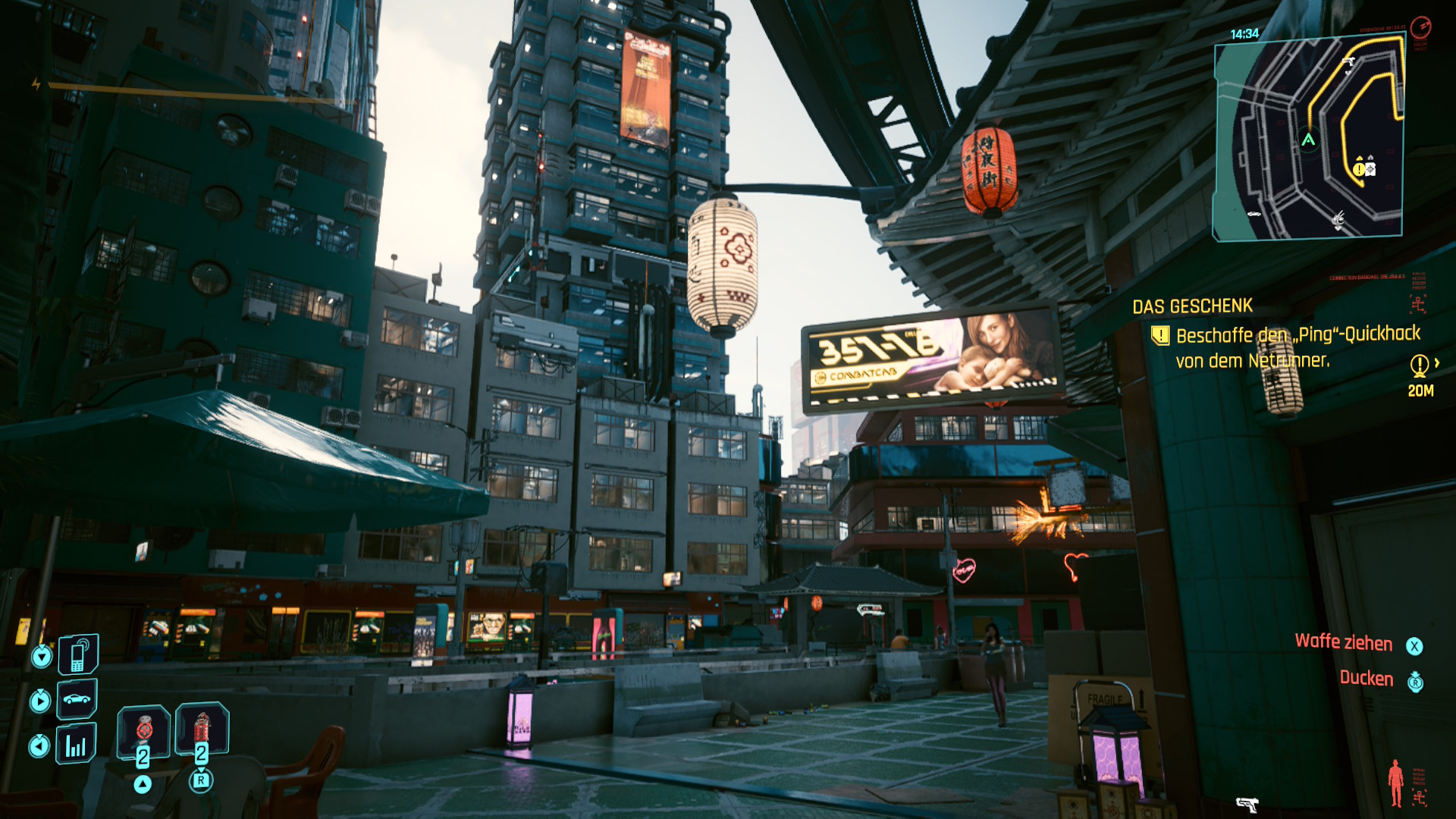Click the yellow quest marker on minimap
This screenshot has width=1456, height=819.
click(x=1359, y=169)
